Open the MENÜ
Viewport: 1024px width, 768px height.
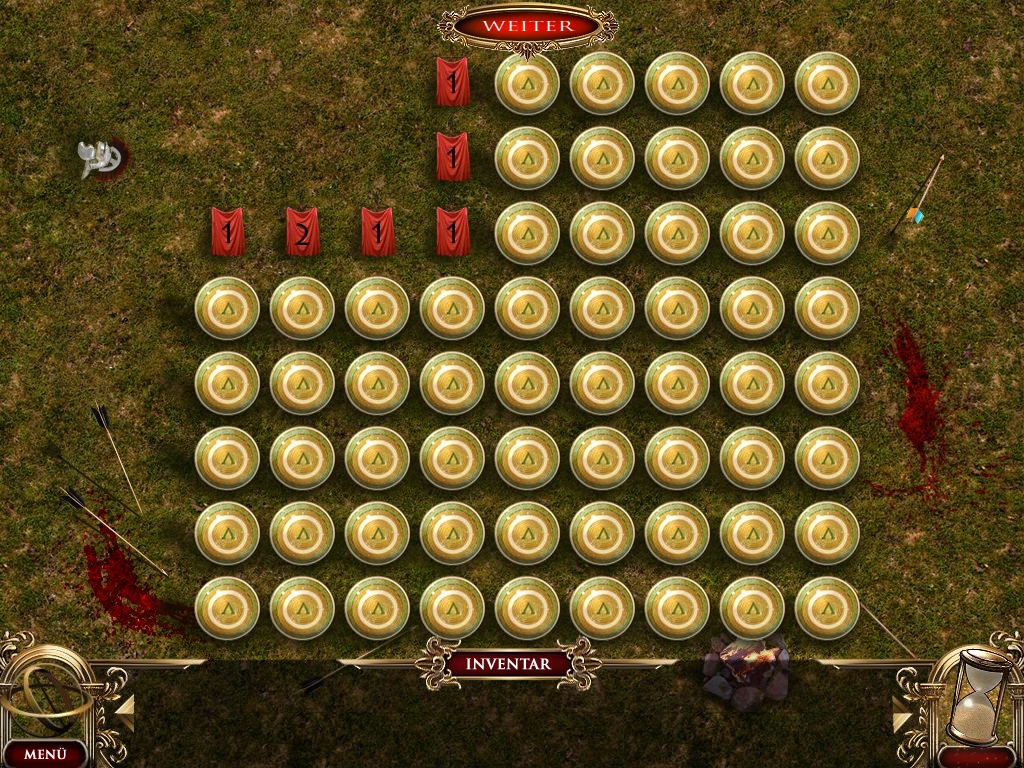[x=44, y=753]
